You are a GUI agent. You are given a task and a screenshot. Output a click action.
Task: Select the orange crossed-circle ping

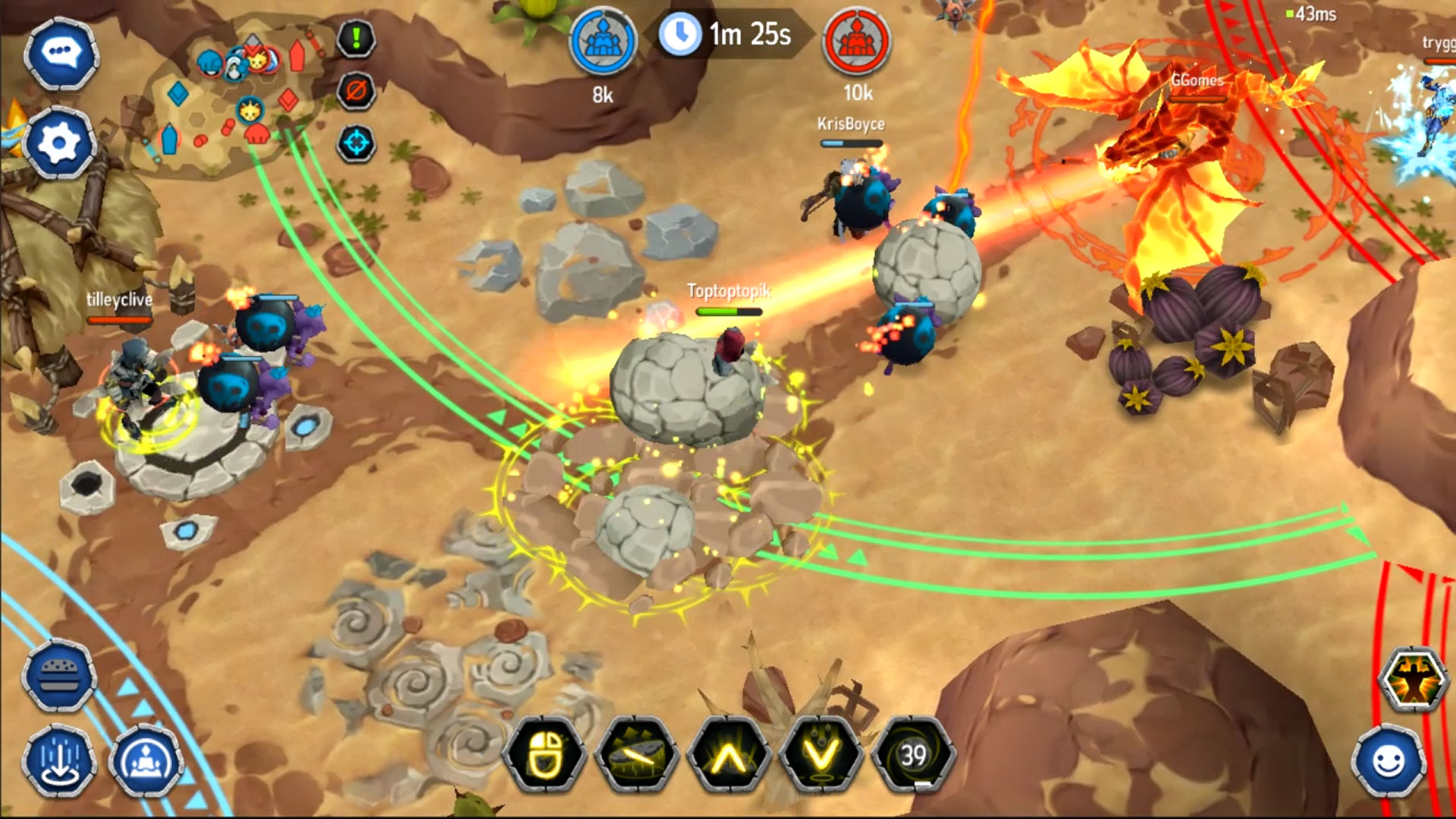pyautogui.click(x=356, y=91)
